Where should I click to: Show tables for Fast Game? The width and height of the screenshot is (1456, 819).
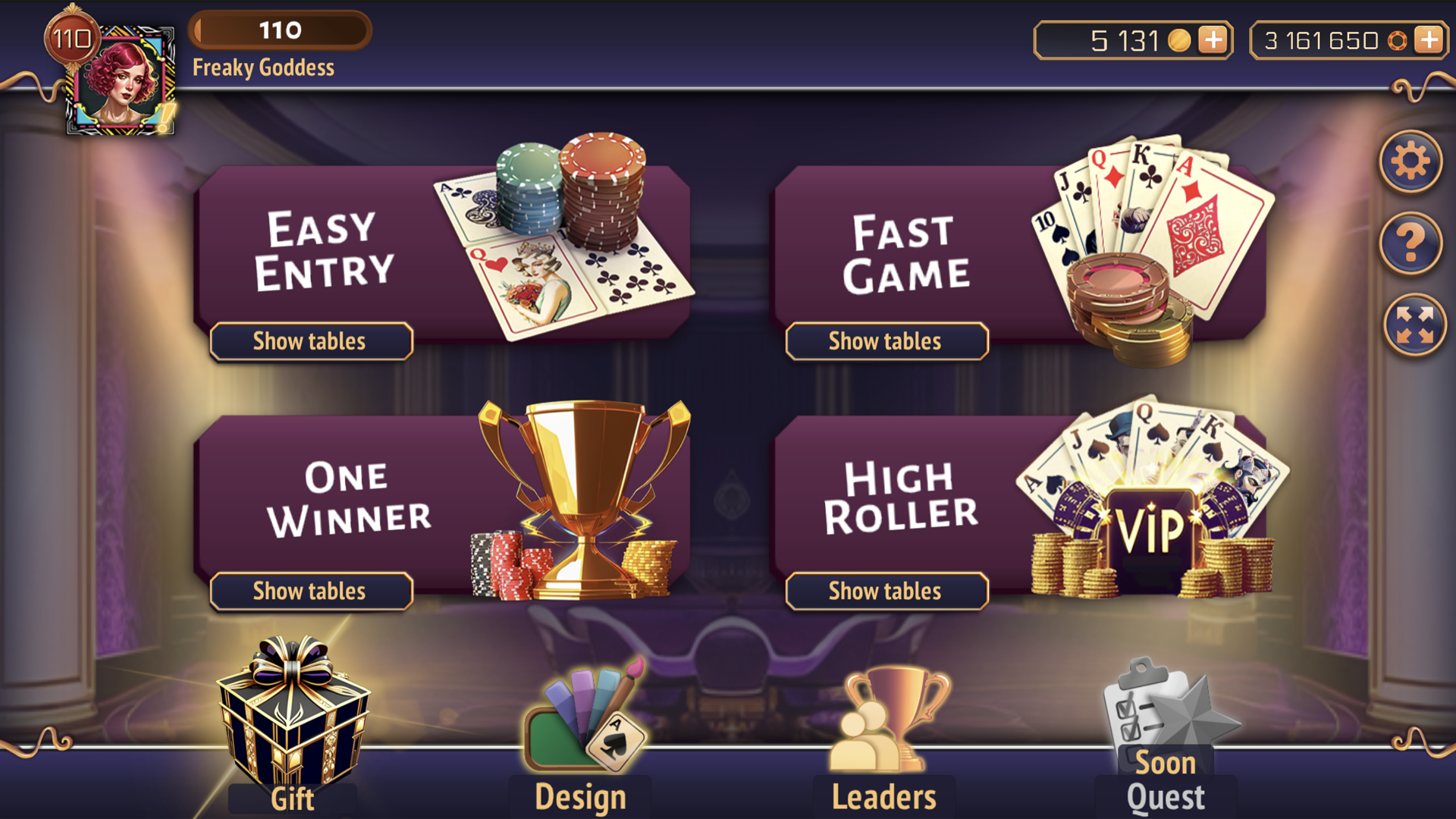(x=886, y=341)
